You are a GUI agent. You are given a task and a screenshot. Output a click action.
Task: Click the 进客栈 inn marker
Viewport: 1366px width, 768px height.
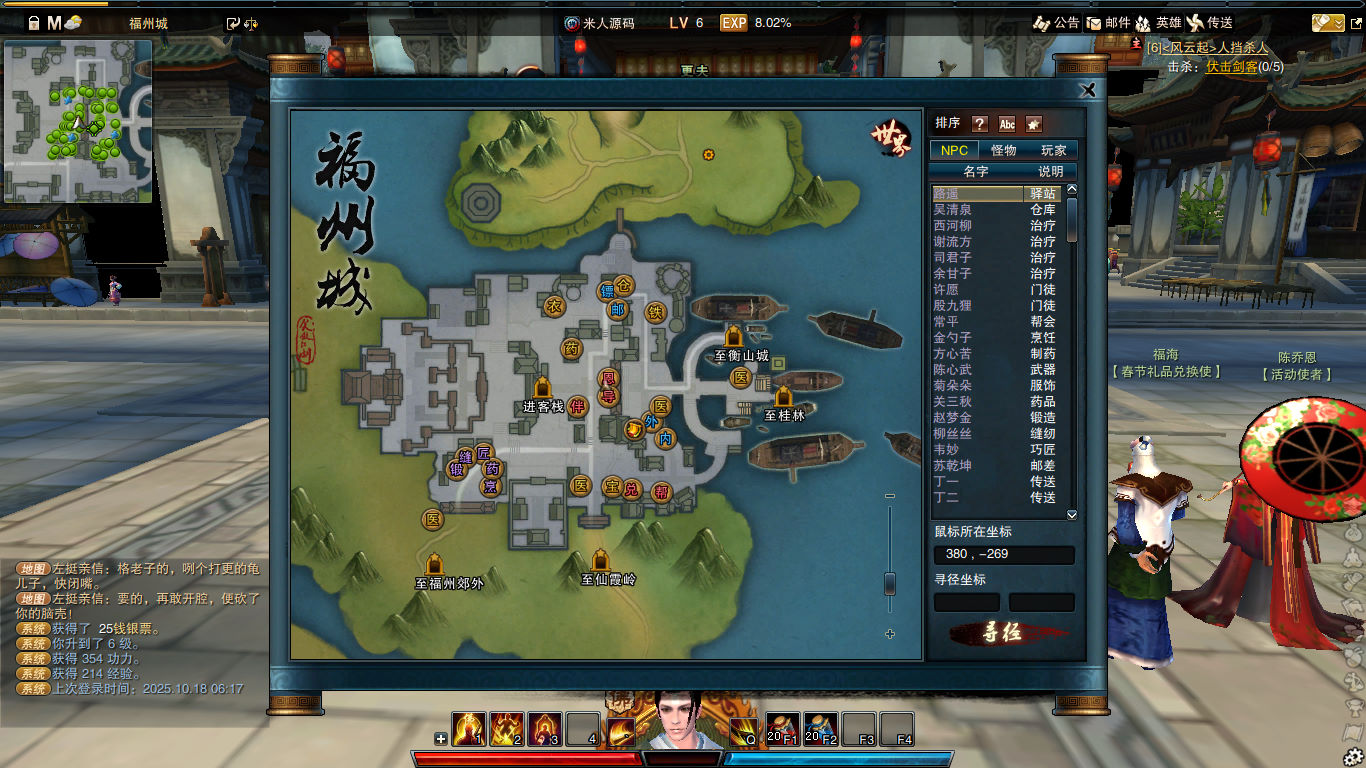pos(543,388)
